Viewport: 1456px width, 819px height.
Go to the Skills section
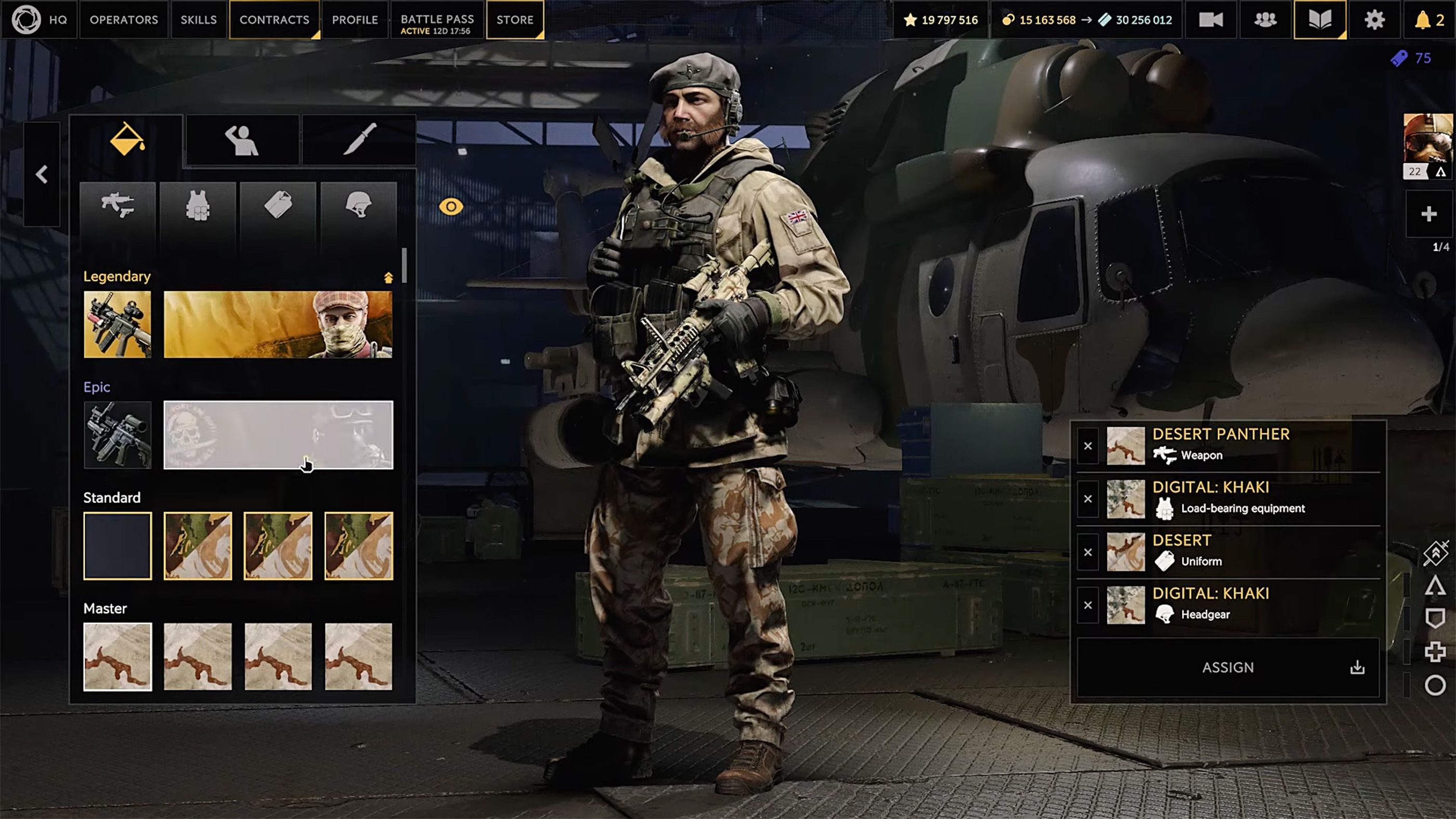199,20
